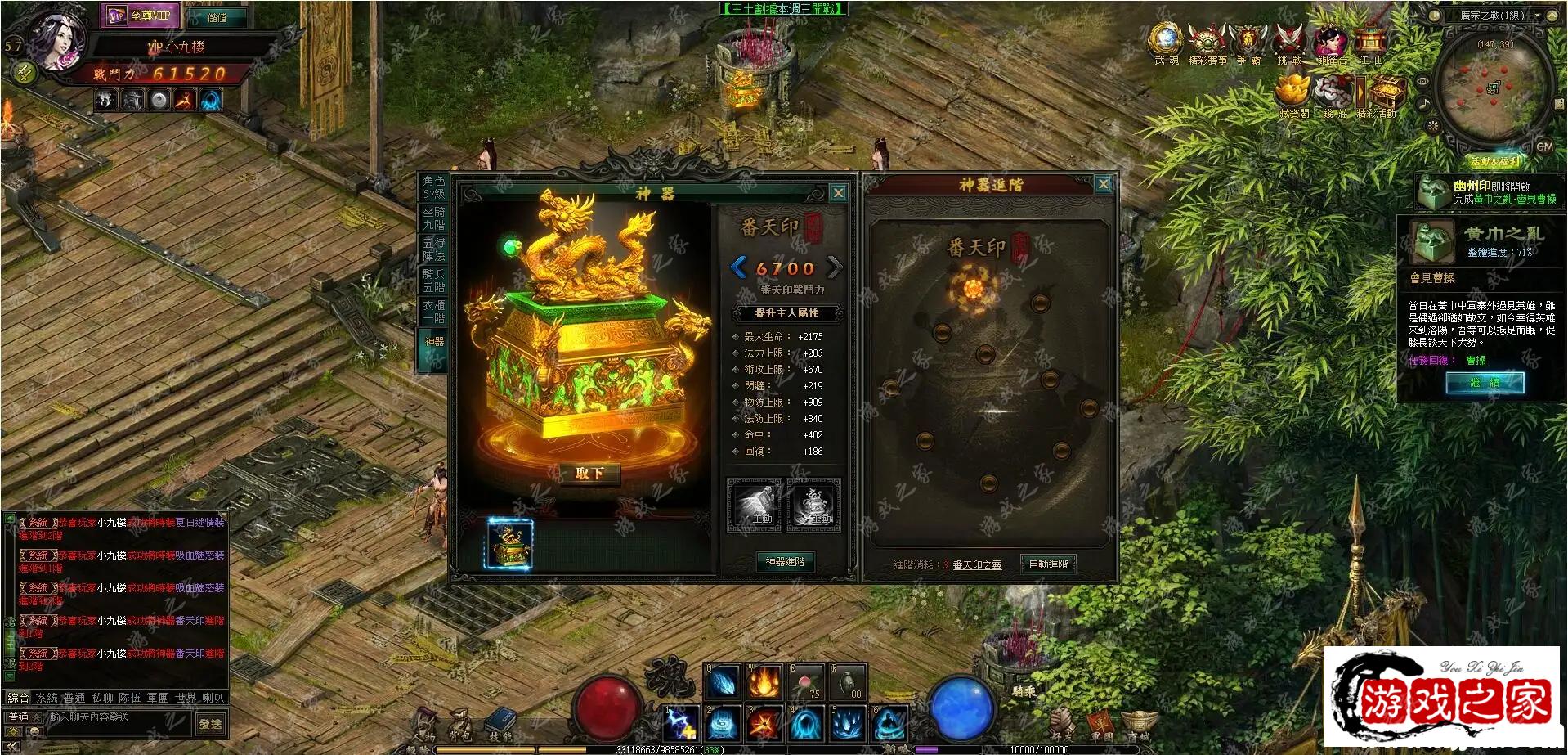Screen dimensions: 1568x755
Task: Open the 儲值 recharge button
Action: click(x=217, y=17)
